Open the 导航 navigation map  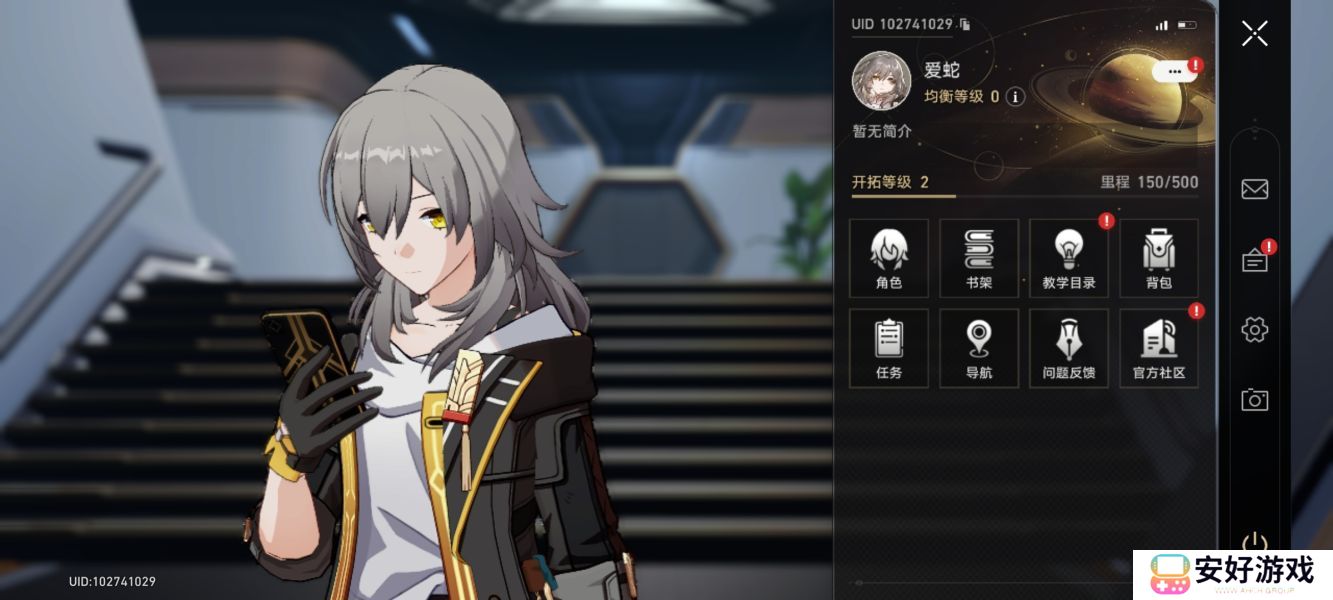978,348
